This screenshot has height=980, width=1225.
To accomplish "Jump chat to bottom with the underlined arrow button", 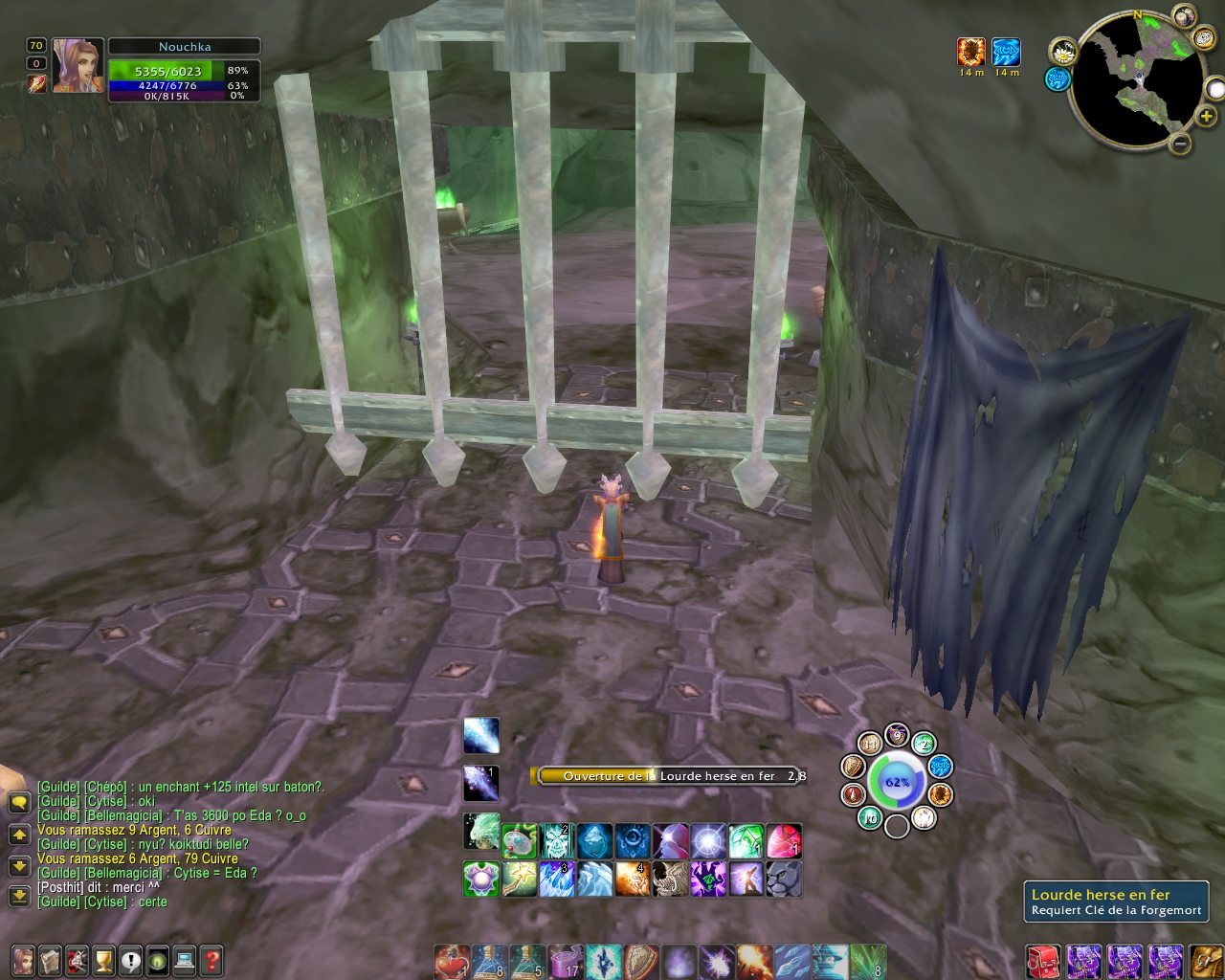I will tap(18, 896).
